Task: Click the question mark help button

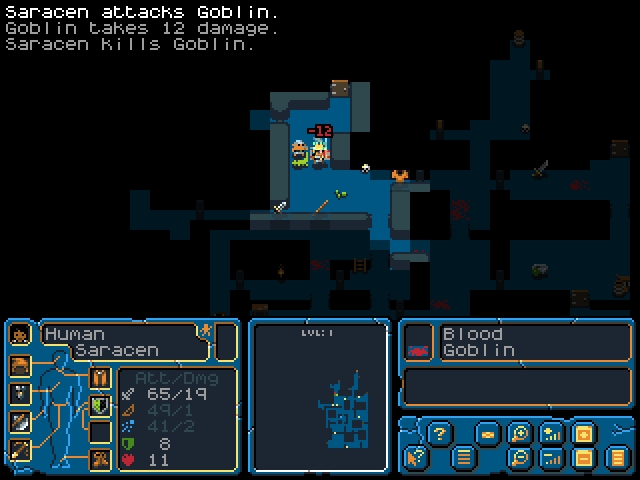Action: pyautogui.click(x=438, y=433)
